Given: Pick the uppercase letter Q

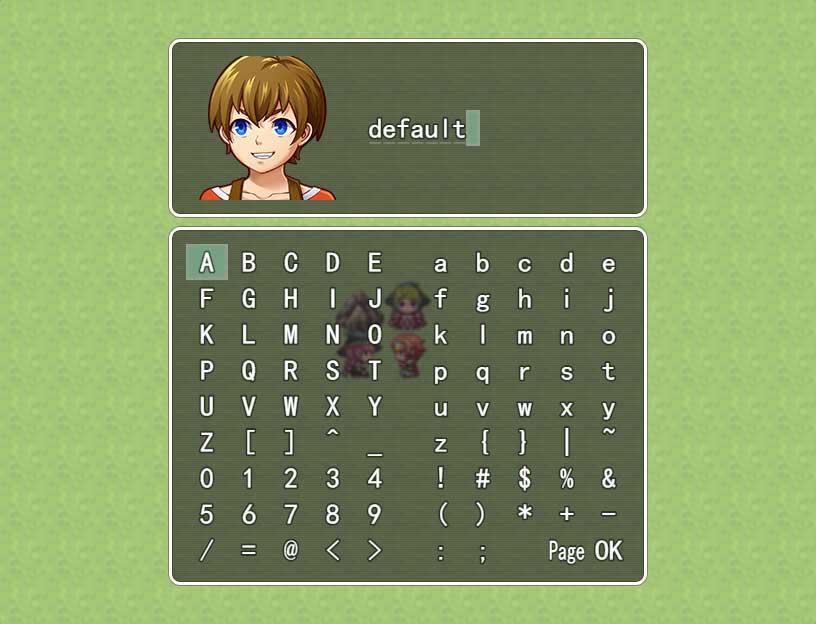Looking at the screenshot, I should [249, 371].
